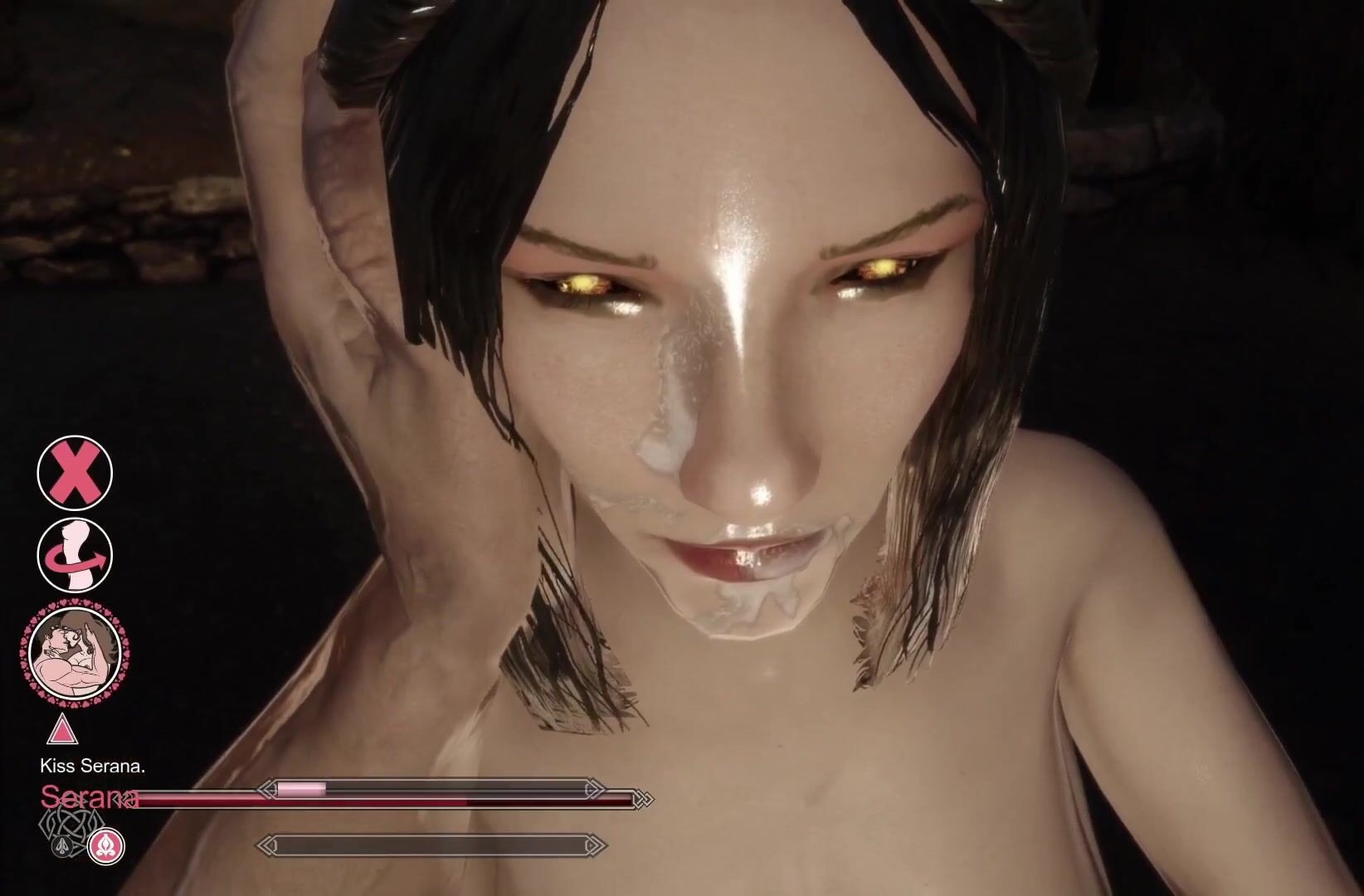This screenshot has width=1364, height=896.
Task: Click the pink triangle arrow above the action label
Action: pyautogui.click(x=61, y=731)
